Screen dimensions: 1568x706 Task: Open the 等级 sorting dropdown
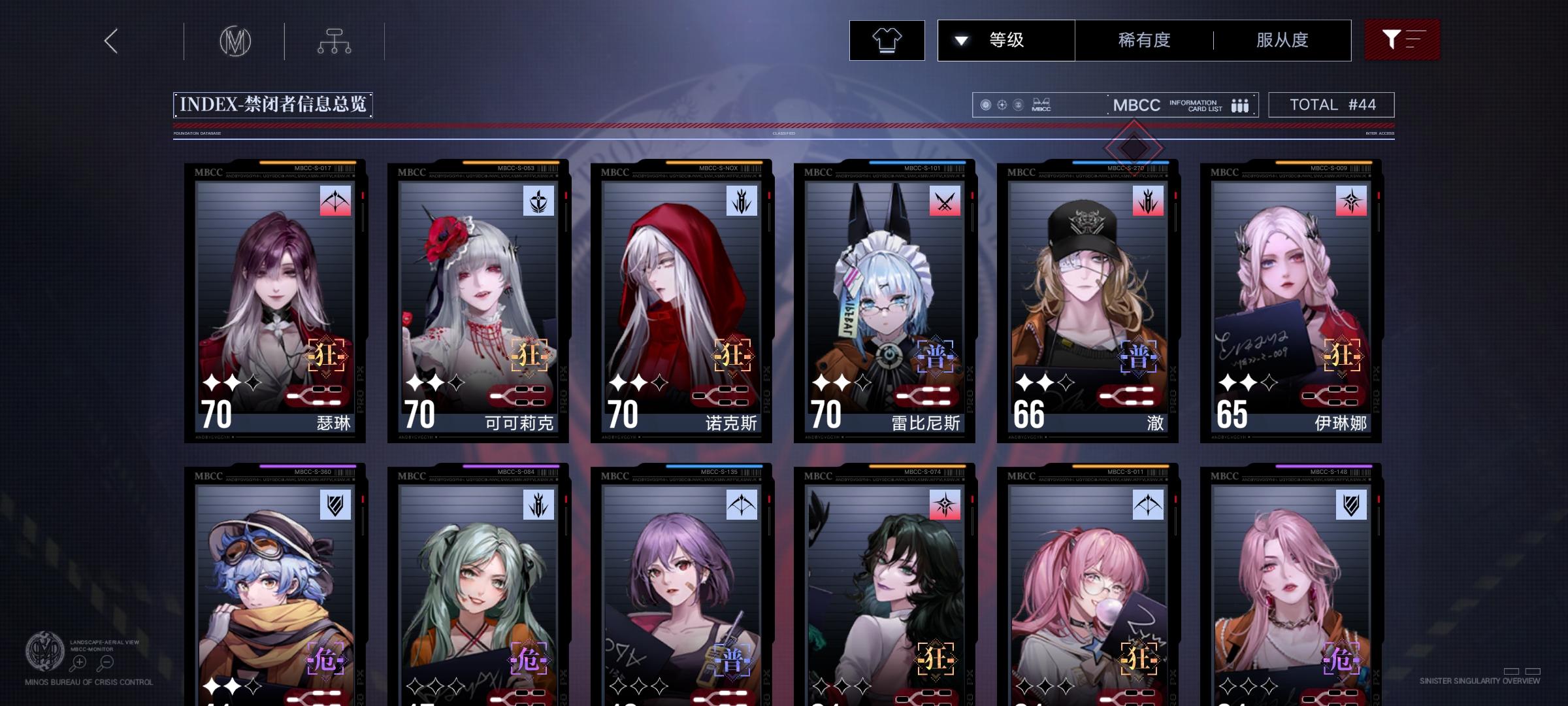(x=1007, y=40)
